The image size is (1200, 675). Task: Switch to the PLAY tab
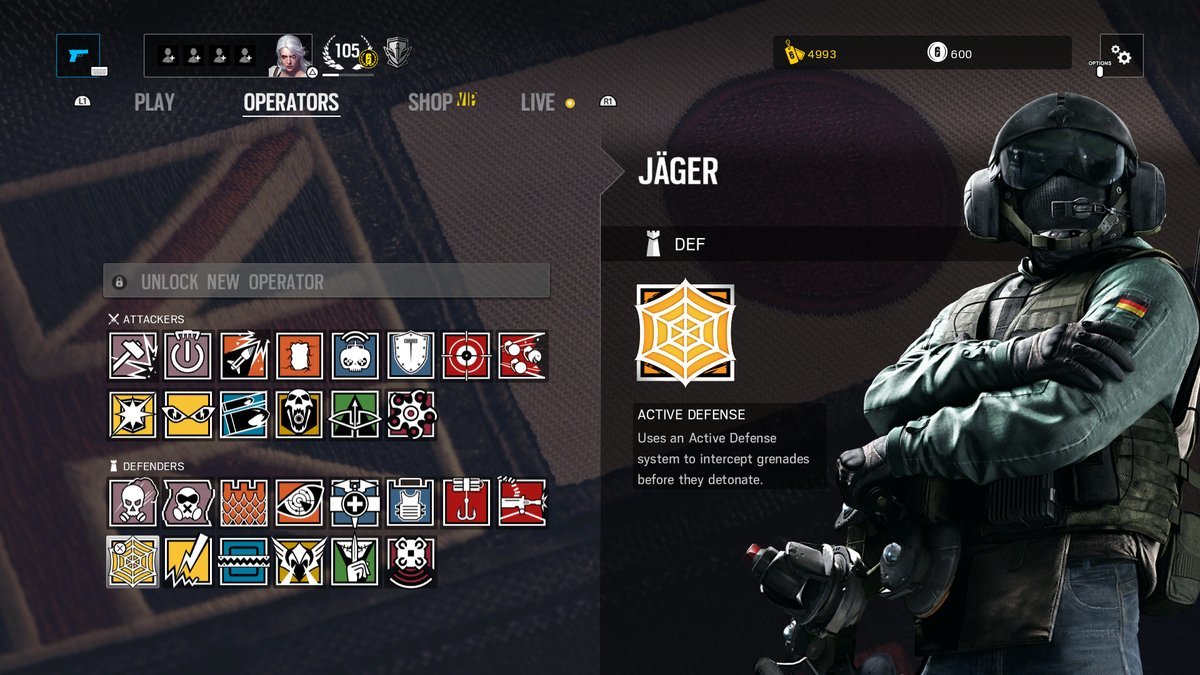154,102
